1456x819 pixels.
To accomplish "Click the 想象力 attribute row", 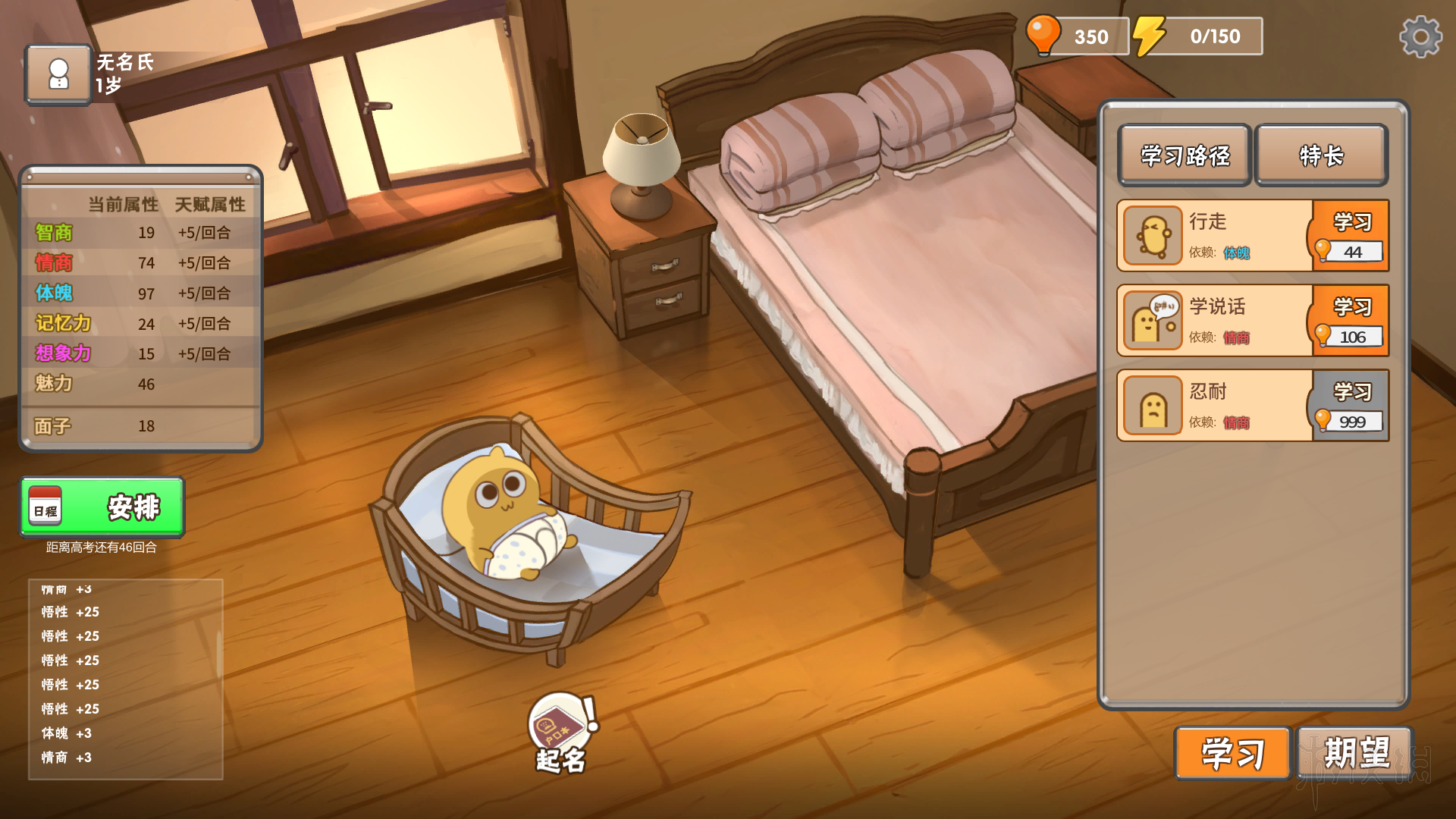I will [x=140, y=354].
